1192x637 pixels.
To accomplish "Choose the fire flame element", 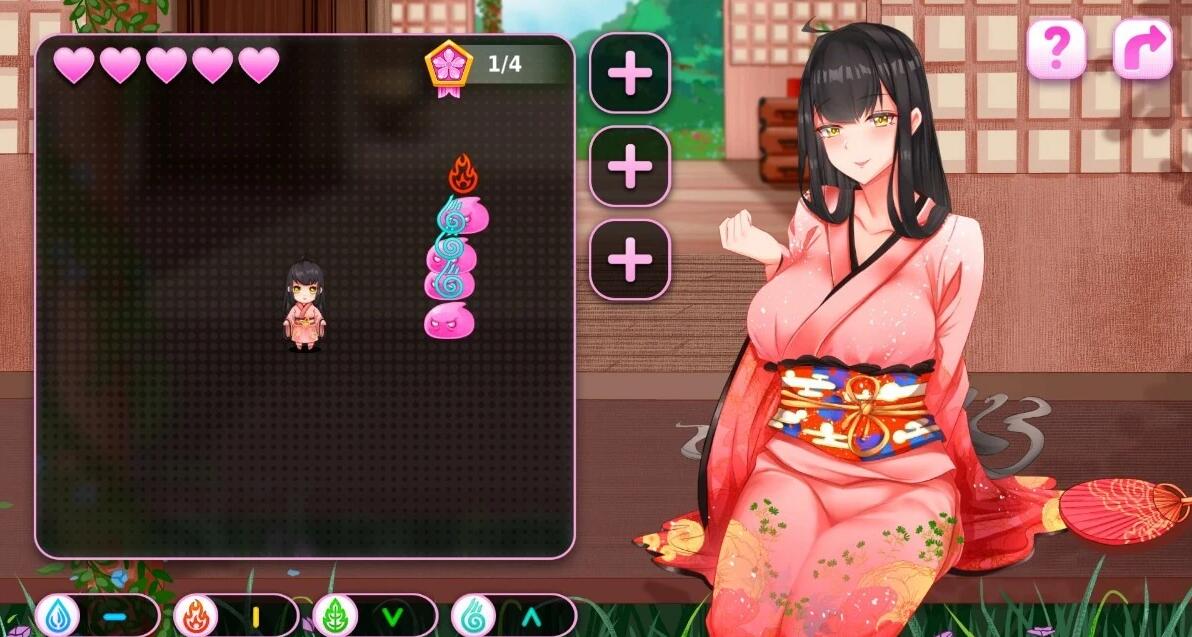I will 197,616.
